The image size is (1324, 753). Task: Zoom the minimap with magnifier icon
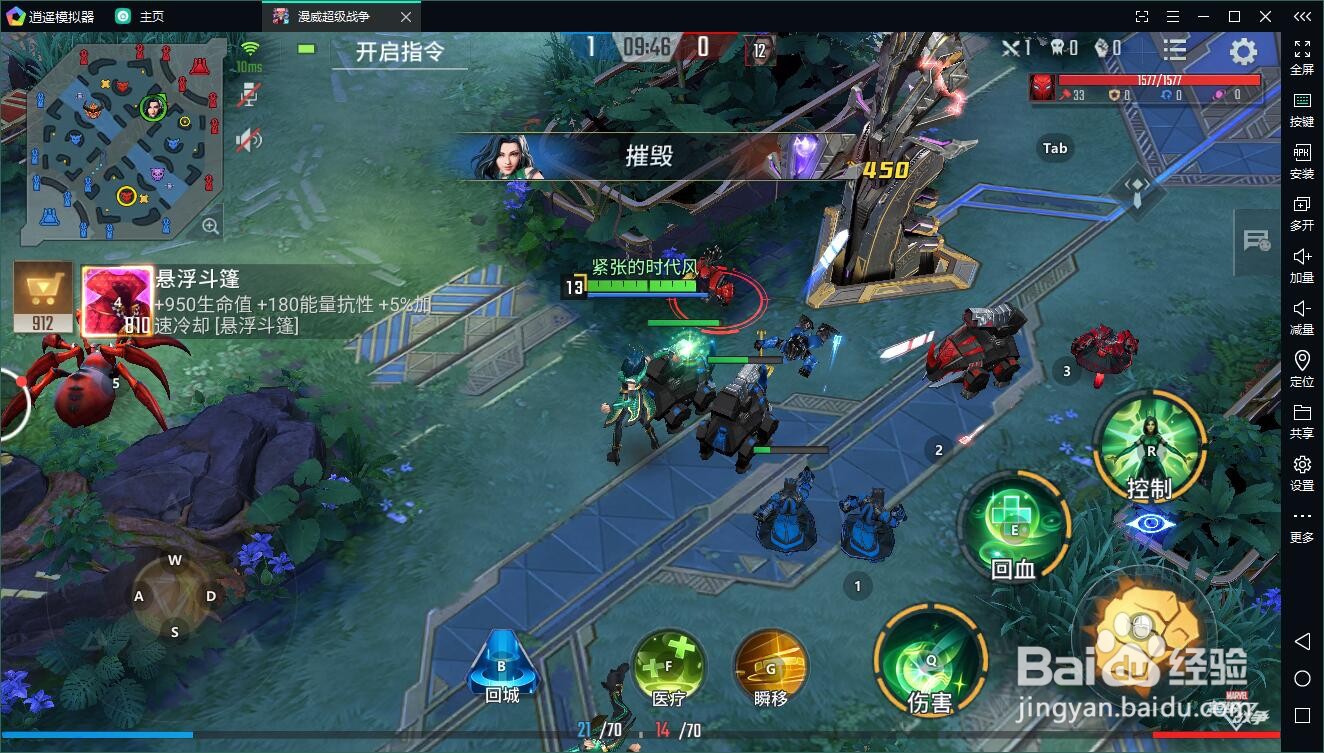point(211,225)
